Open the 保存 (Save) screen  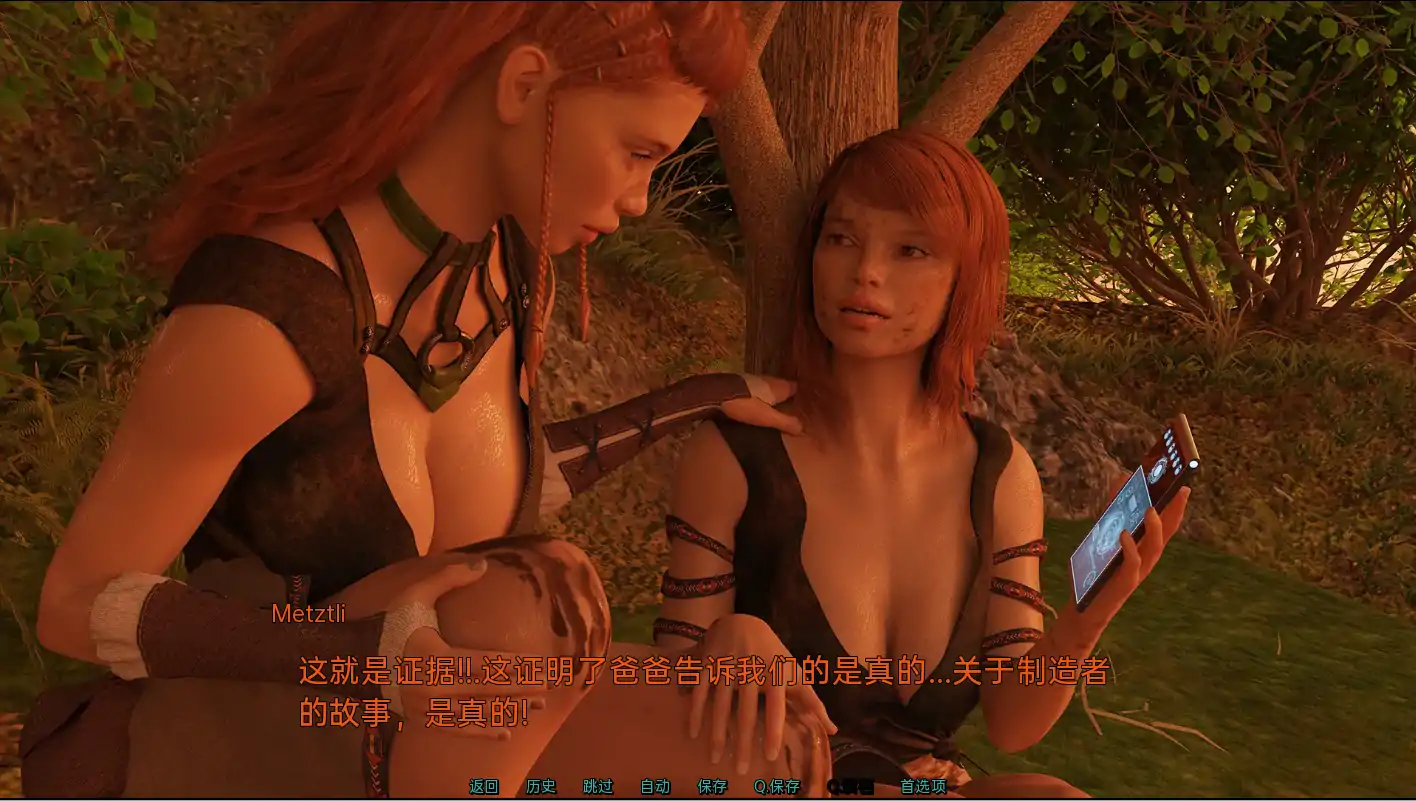(x=712, y=787)
